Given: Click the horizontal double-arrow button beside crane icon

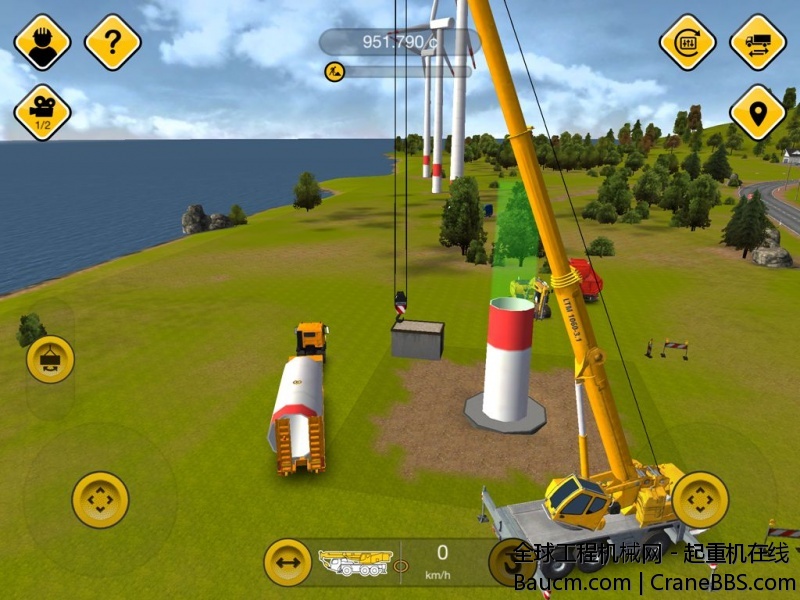Looking at the screenshot, I should [x=287, y=562].
